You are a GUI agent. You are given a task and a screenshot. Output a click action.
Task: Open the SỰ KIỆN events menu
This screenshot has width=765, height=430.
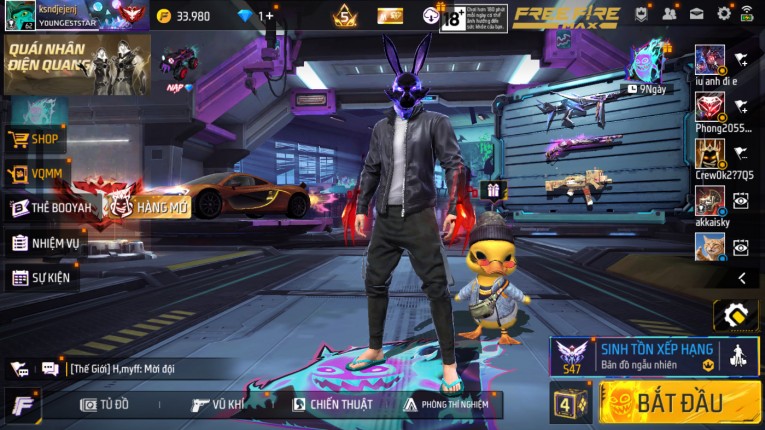coord(42,277)
